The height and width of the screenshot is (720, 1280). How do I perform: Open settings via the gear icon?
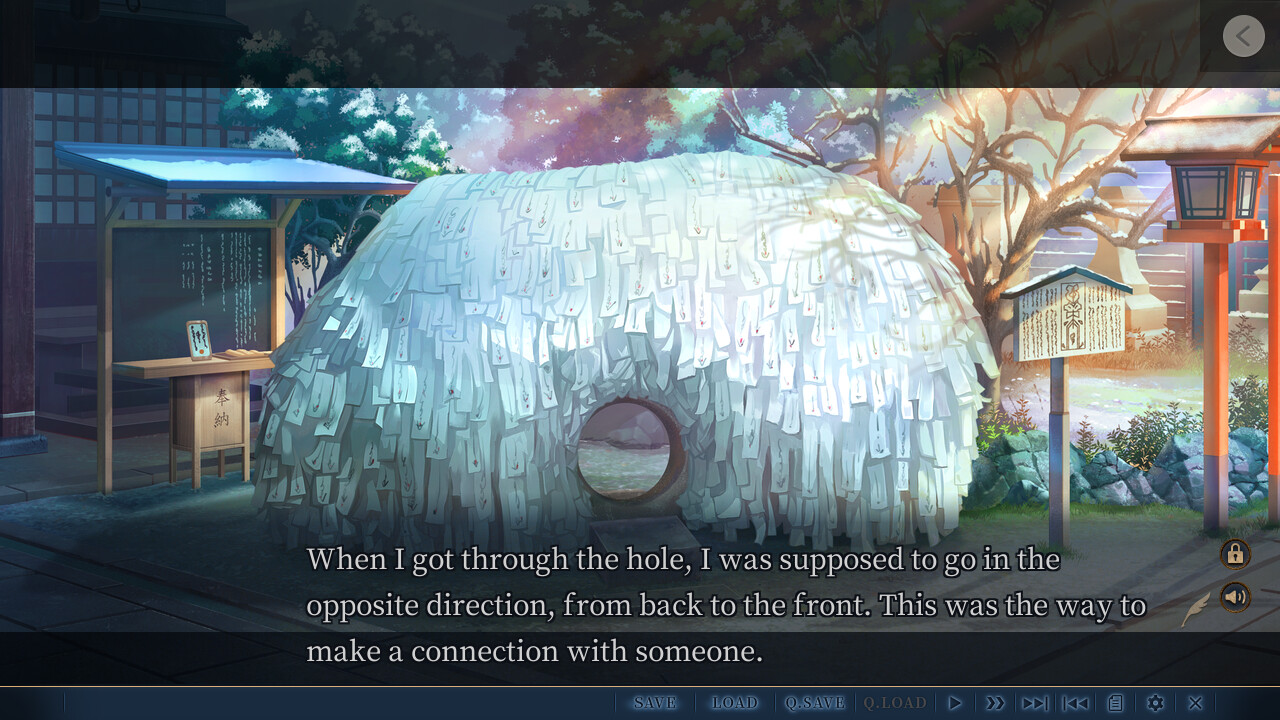(1156, 703)
